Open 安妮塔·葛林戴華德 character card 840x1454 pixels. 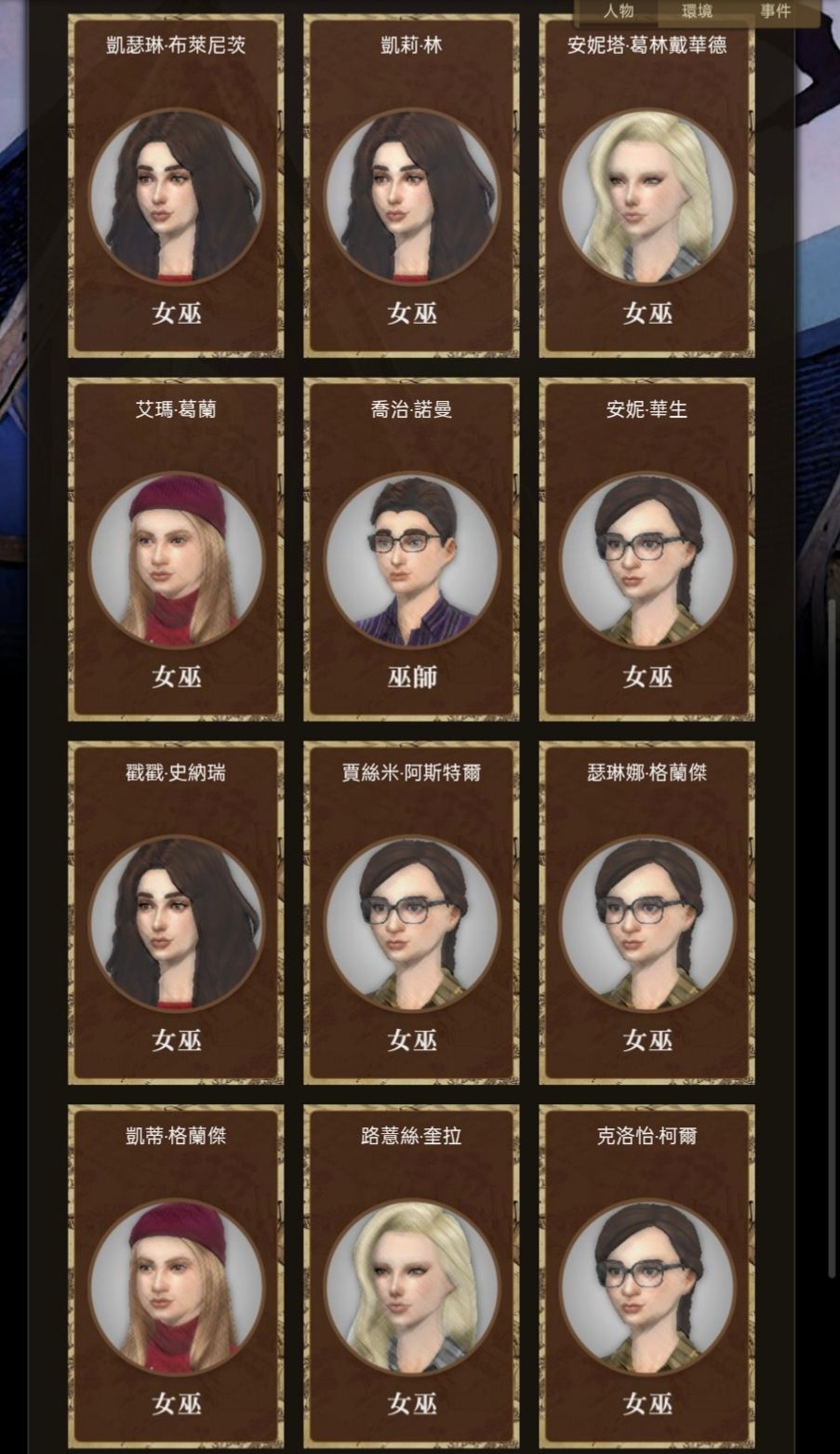pos(647,186)
